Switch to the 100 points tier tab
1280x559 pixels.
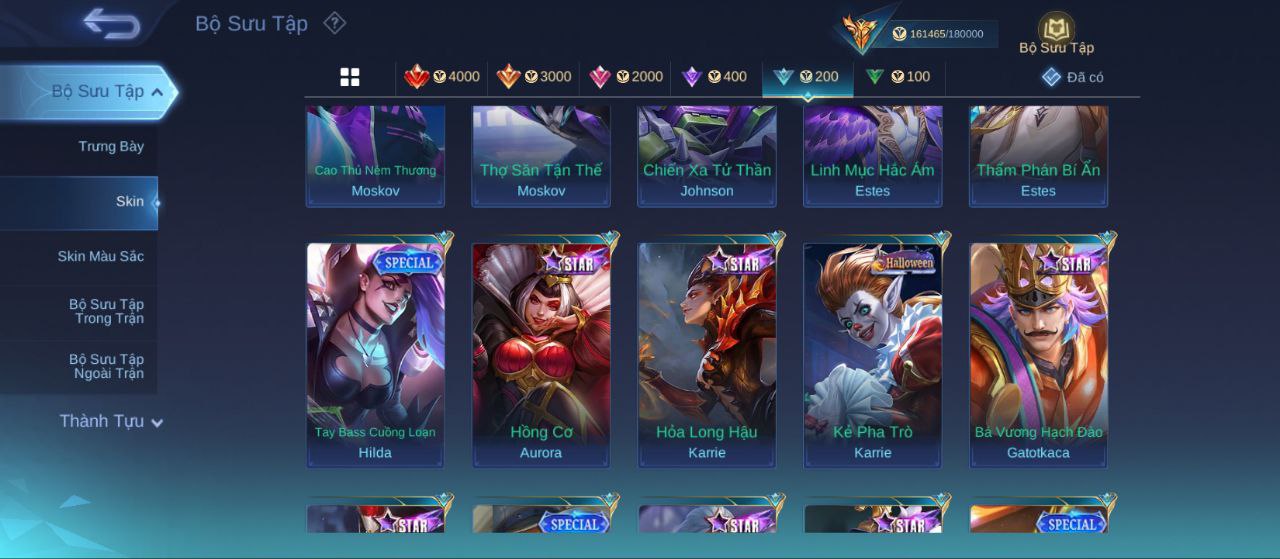(x=897, y=77)
